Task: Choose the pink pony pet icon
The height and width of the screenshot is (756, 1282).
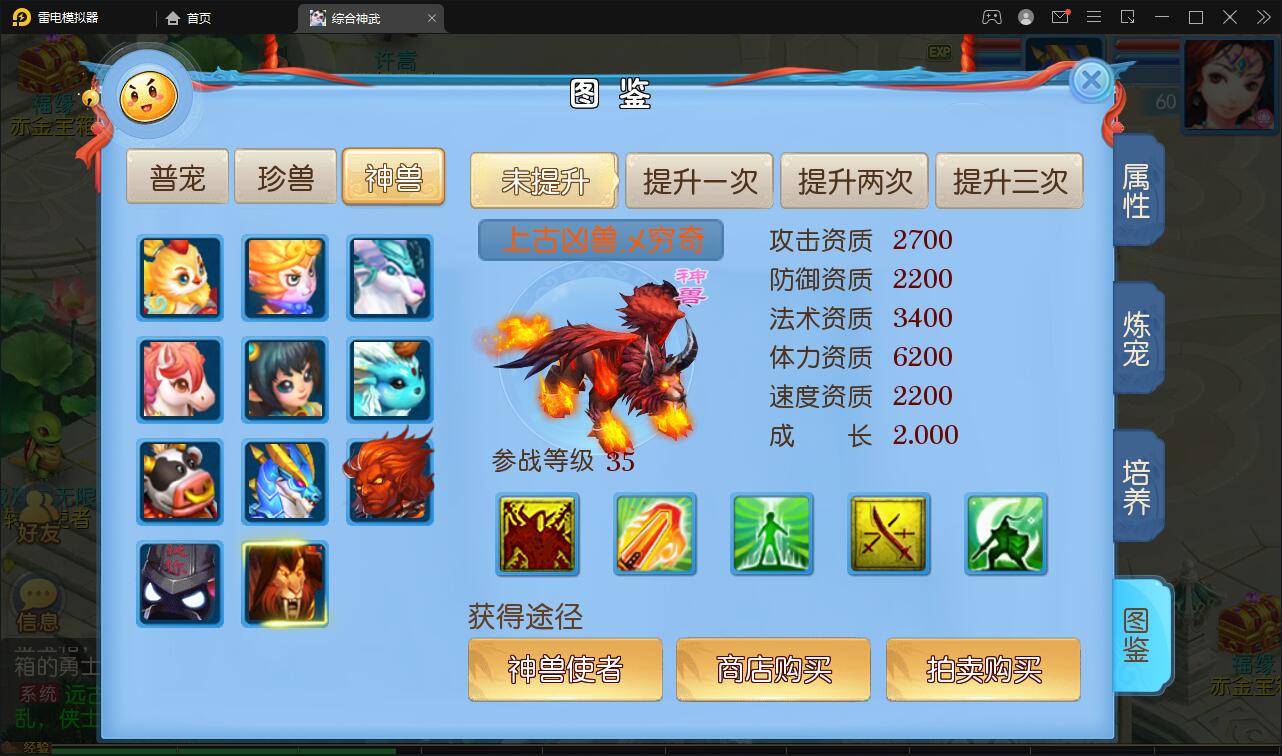Action: tap(180, 380)
